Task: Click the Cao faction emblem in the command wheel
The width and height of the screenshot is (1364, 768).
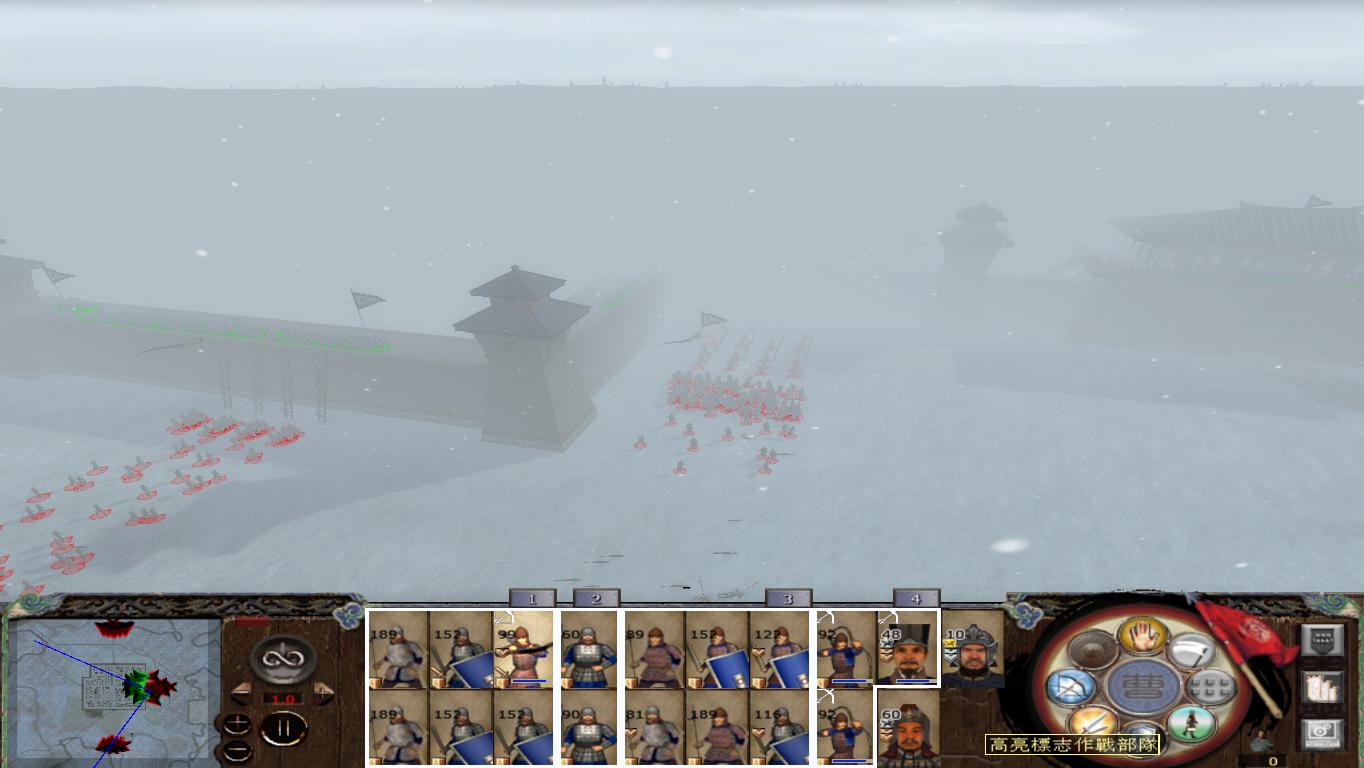Action: (1141, 687)
